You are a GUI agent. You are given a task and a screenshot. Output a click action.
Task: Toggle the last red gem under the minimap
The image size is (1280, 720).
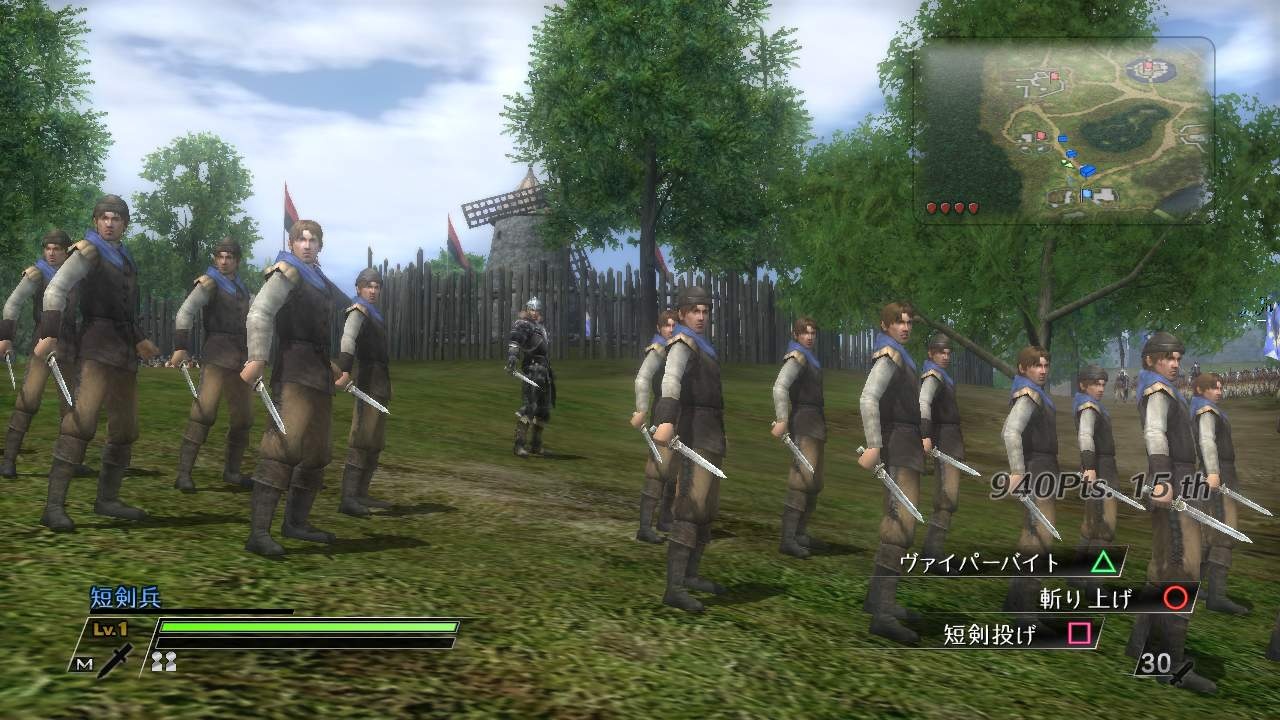point(973,208)
